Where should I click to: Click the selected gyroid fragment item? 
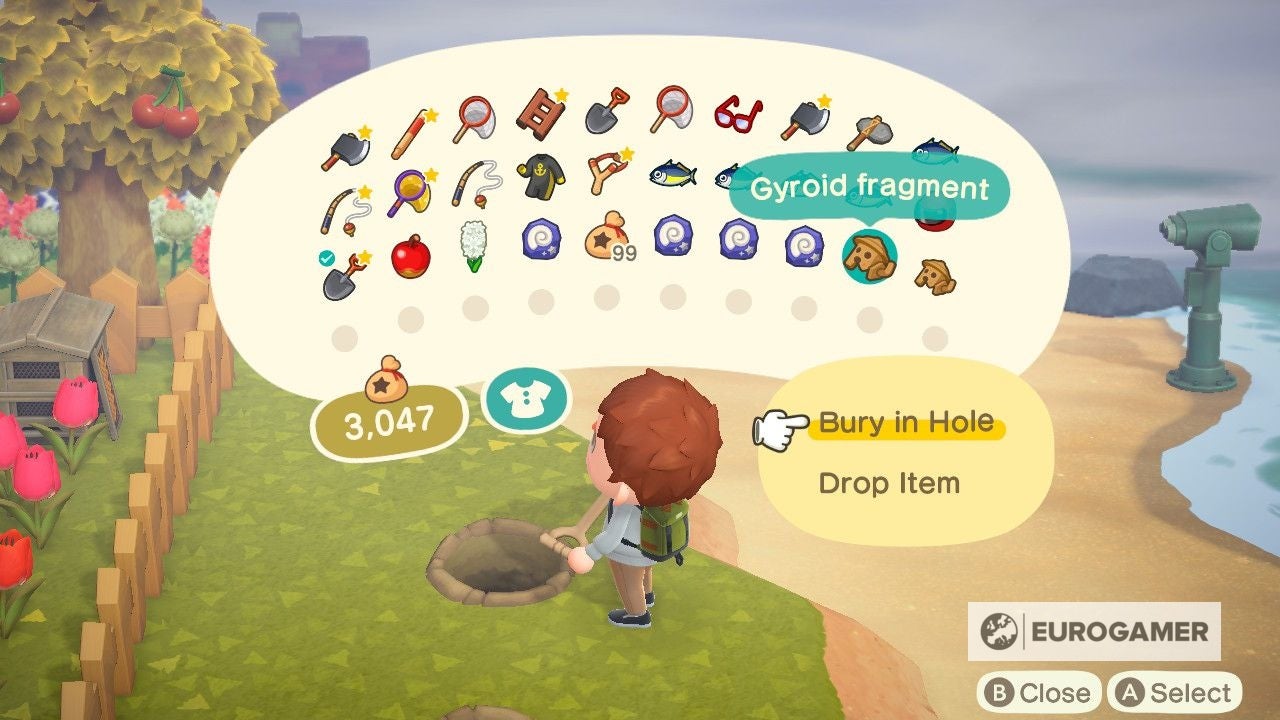pos(872,257)
